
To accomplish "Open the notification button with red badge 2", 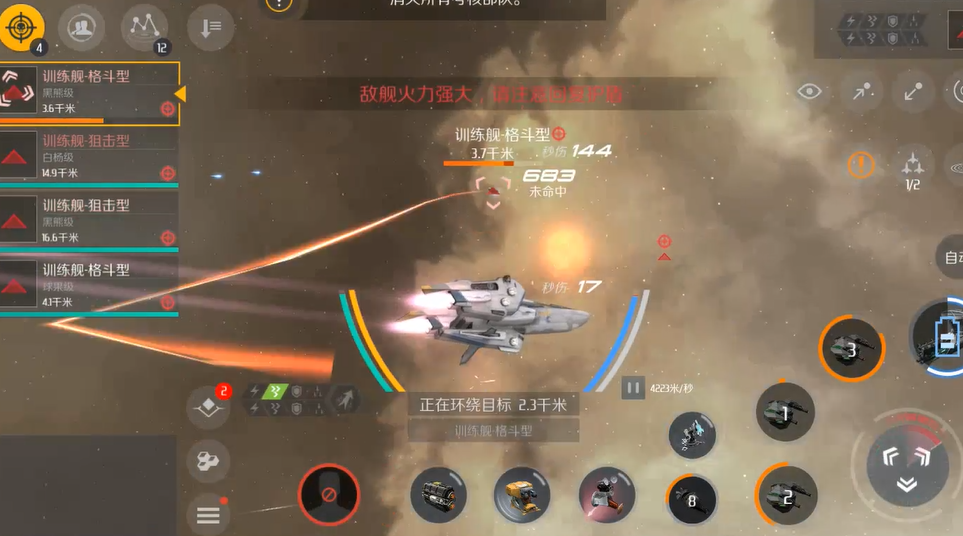I will [x=208, y=406].
